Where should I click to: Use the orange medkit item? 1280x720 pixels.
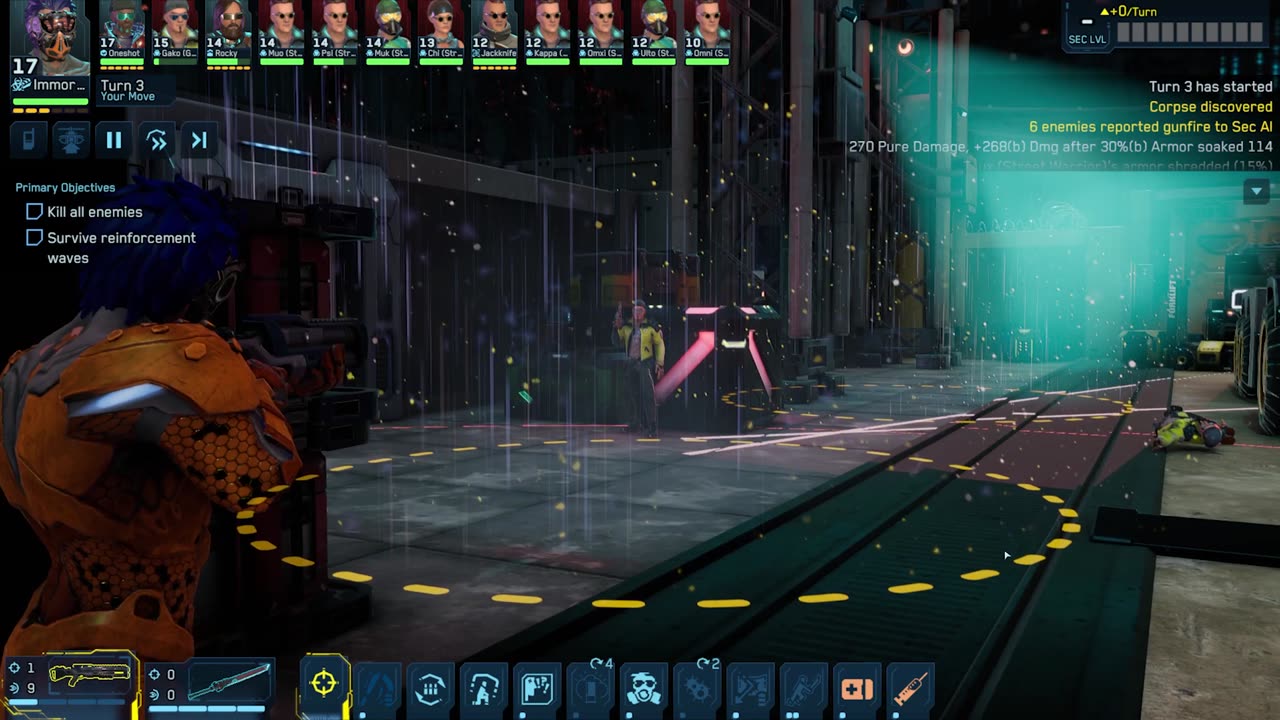[x=857, y=688]
